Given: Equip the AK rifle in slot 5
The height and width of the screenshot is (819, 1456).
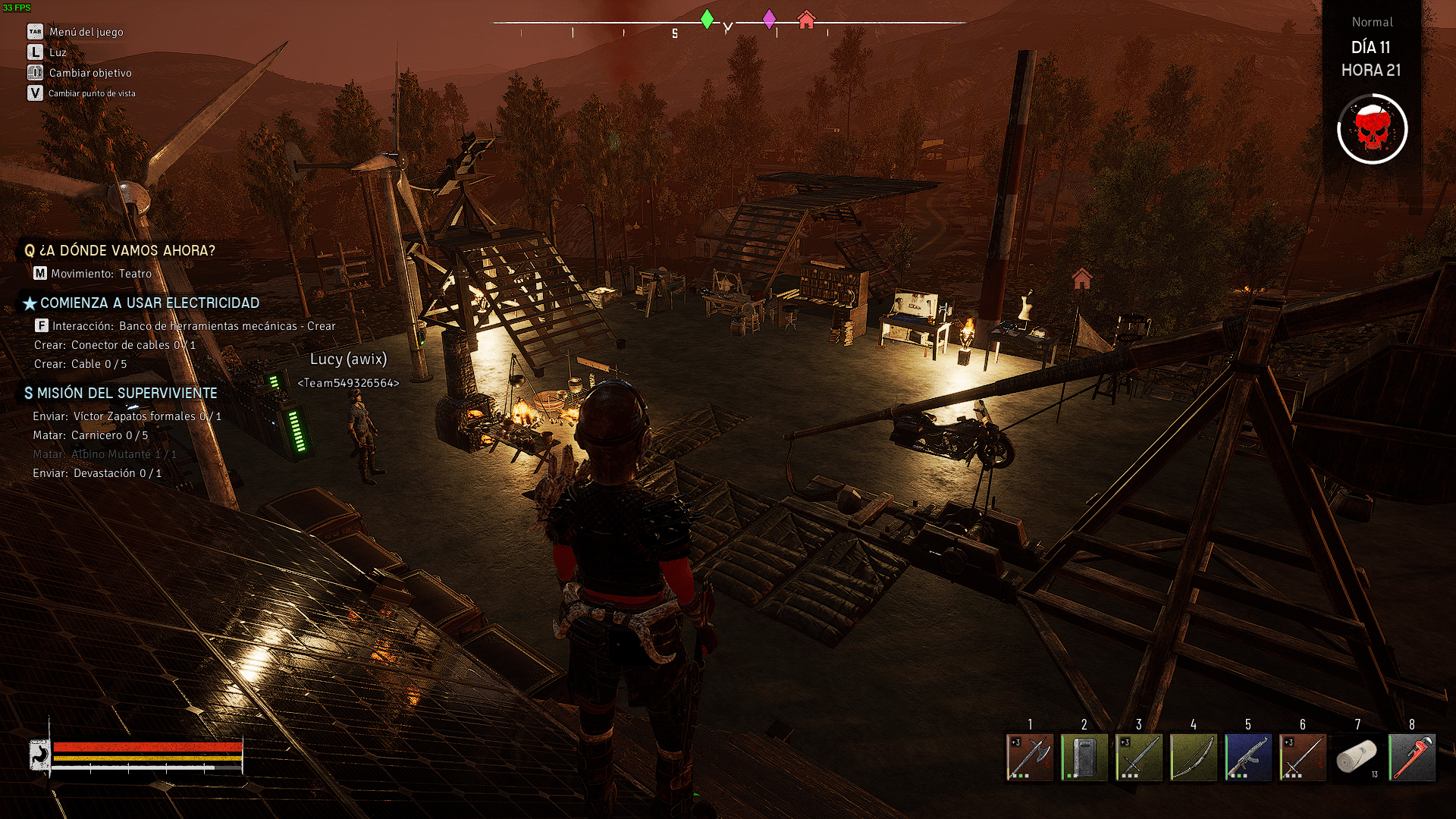Looking at the screenshot, I should coord(1248,757).
